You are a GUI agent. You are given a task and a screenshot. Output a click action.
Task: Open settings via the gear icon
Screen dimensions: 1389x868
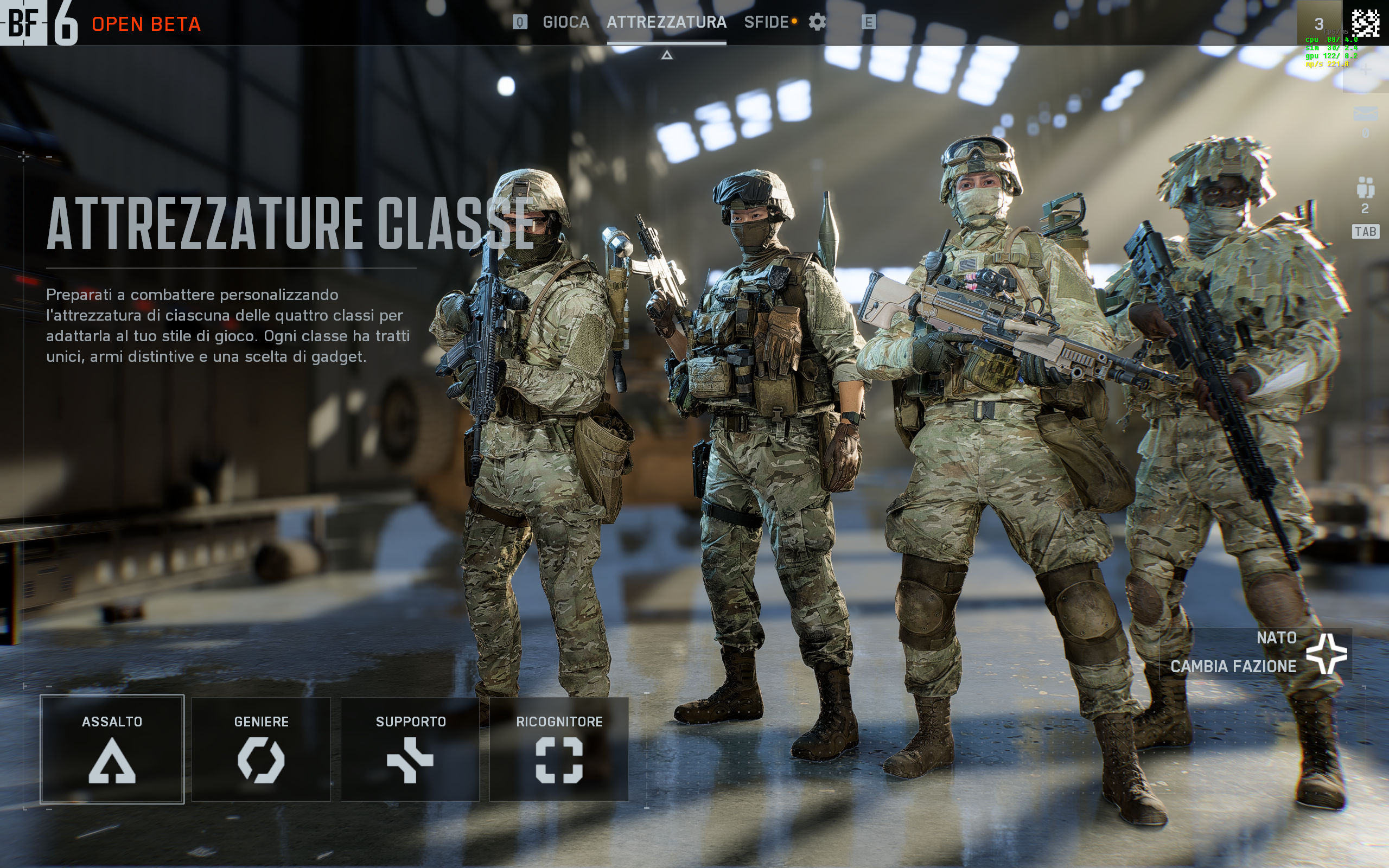point(817,22)
